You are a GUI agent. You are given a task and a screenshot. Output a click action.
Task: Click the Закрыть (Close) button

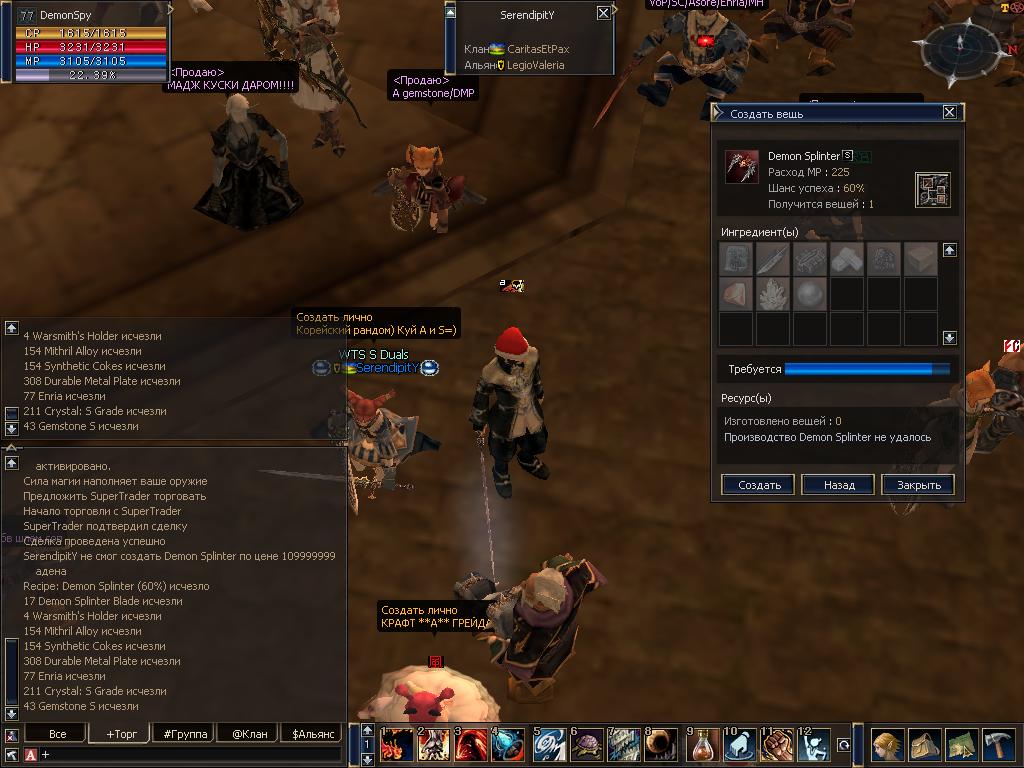[918, 485]
